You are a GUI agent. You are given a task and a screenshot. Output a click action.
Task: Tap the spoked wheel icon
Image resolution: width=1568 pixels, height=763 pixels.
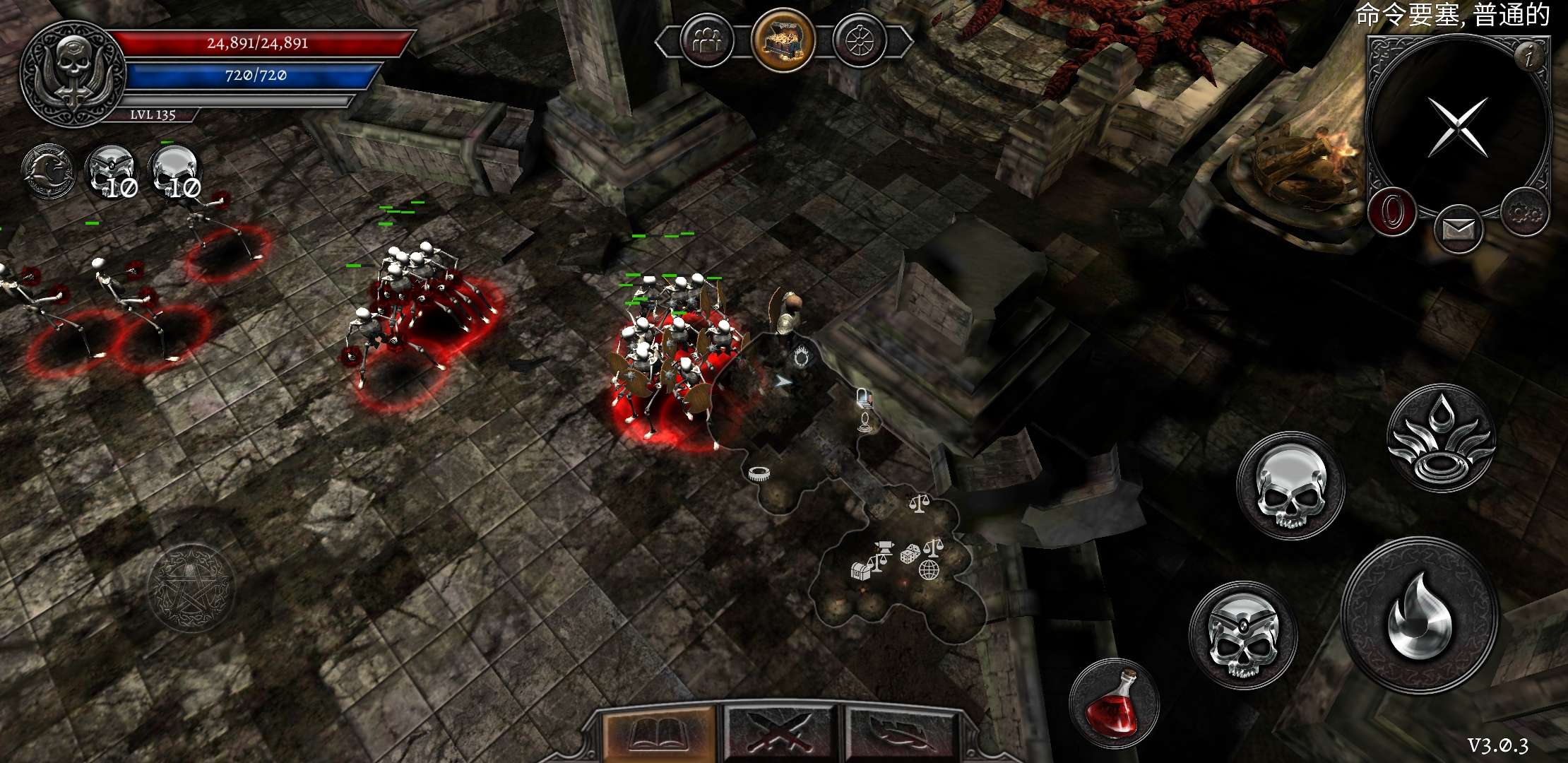tap(860, 42)
